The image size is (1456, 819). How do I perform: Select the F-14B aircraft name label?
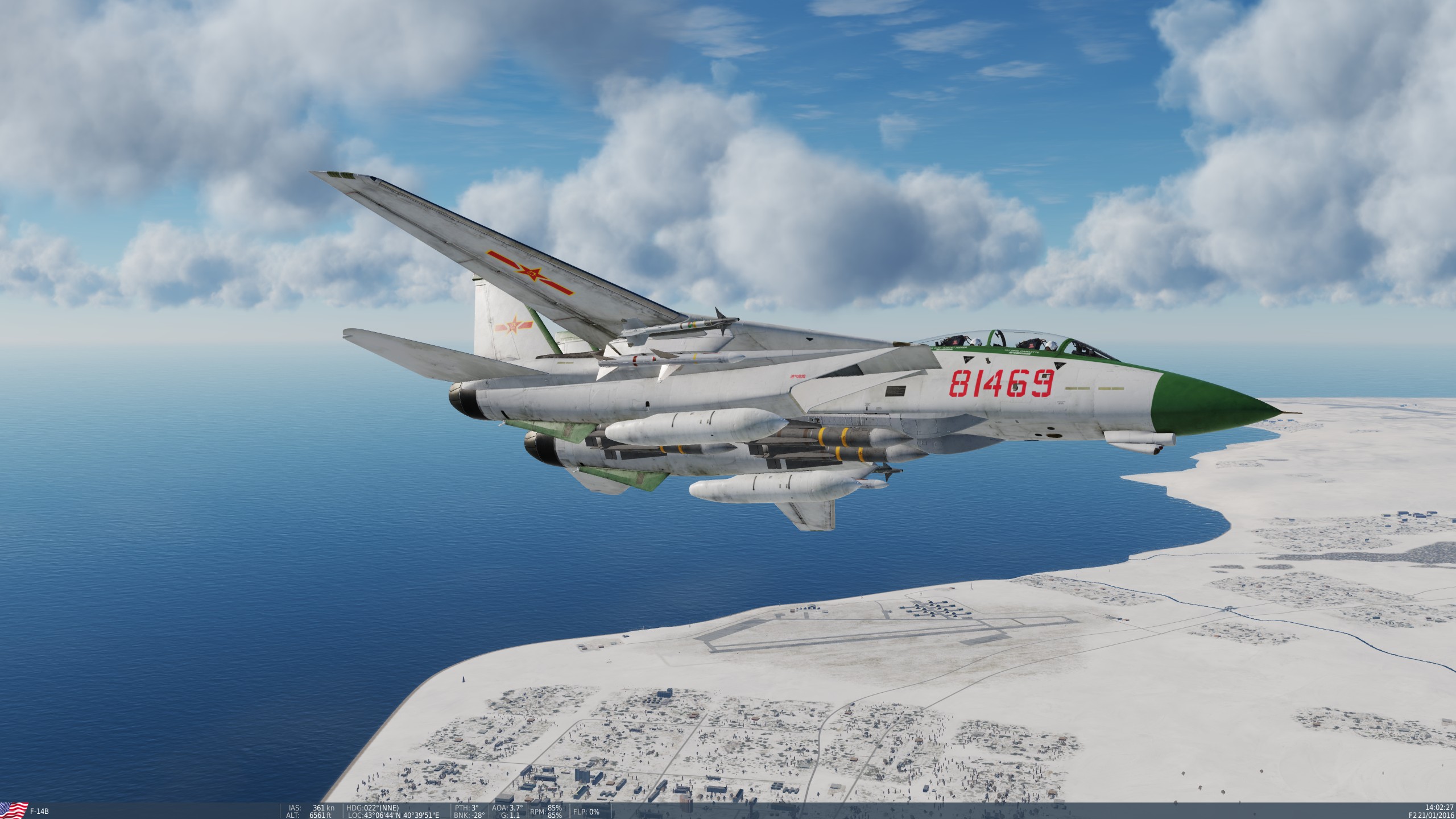(x=40, y=812)
